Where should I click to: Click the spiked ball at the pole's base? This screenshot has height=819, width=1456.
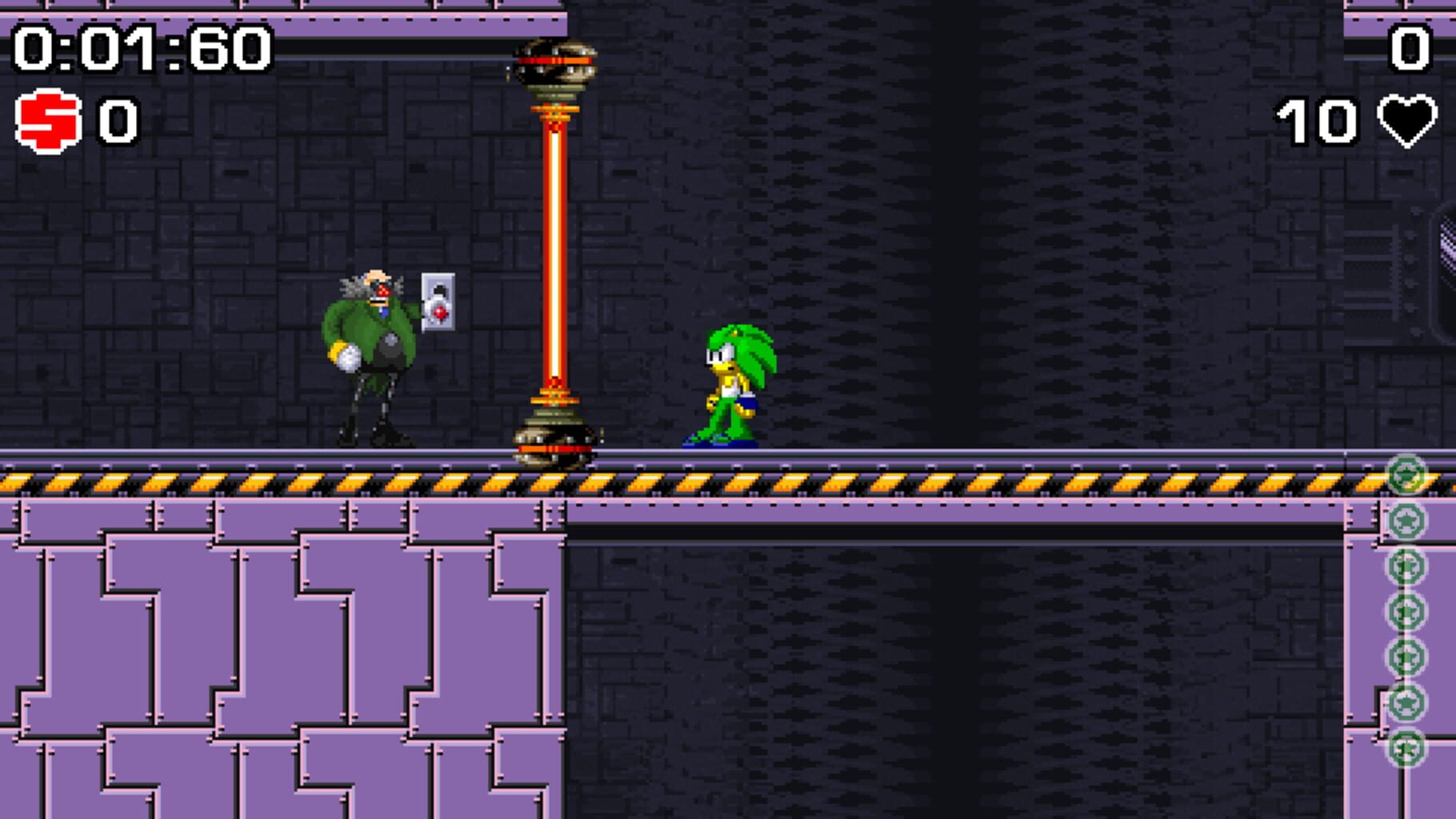[552, 444]
